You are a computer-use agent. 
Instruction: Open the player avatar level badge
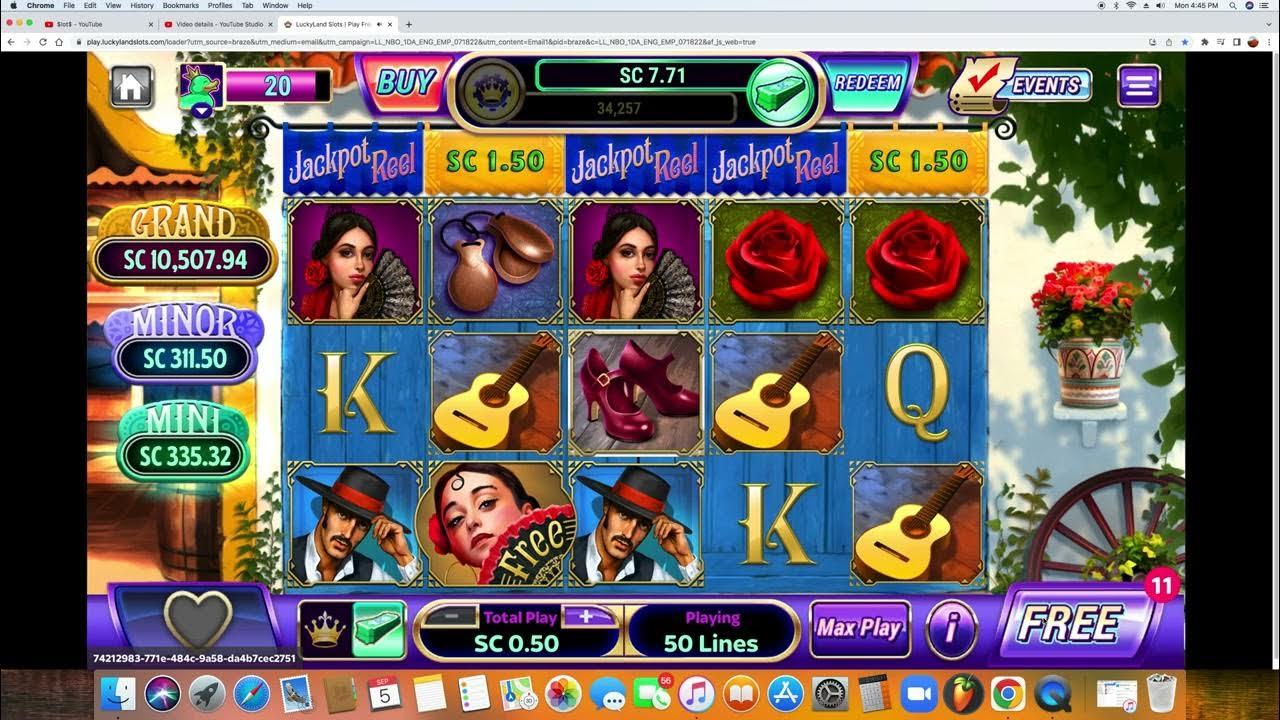click(x=201, y=89)
